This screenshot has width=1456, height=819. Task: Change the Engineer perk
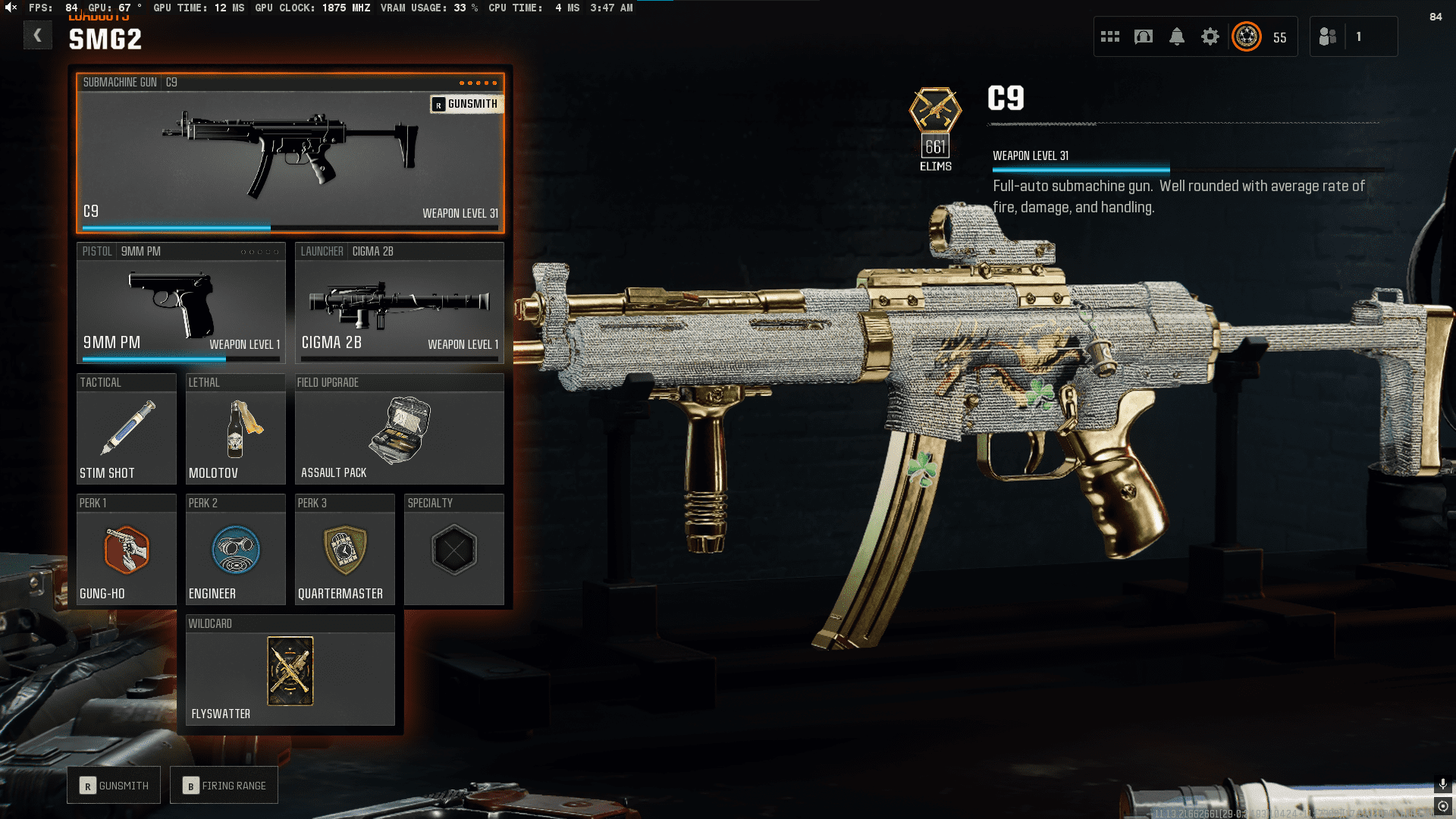235,550
